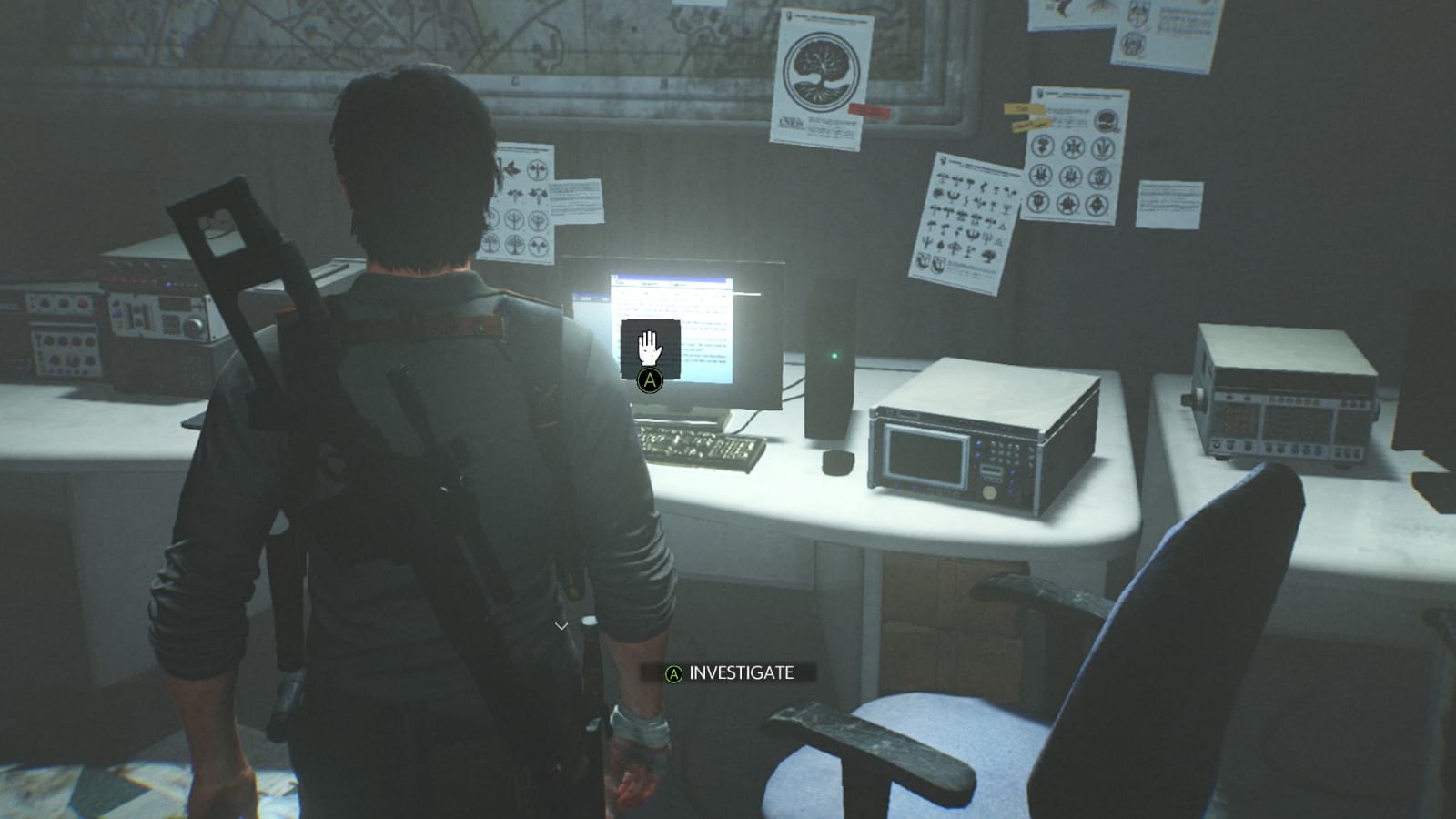This screenshot has width=1456, height=819.
Task: Open the second menu in the document's menu bar
Action: pyautogui.click(x=649, y=284)
